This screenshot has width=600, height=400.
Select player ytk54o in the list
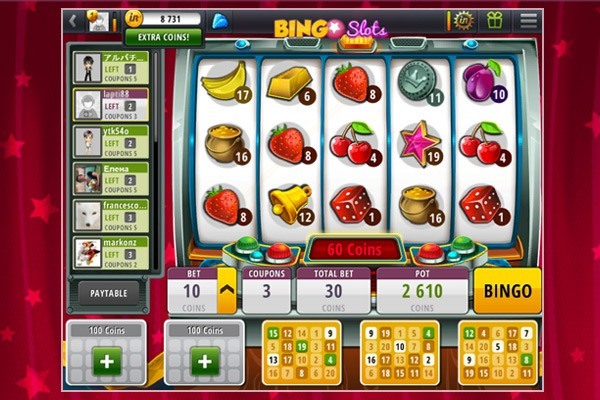pos(112,142)
